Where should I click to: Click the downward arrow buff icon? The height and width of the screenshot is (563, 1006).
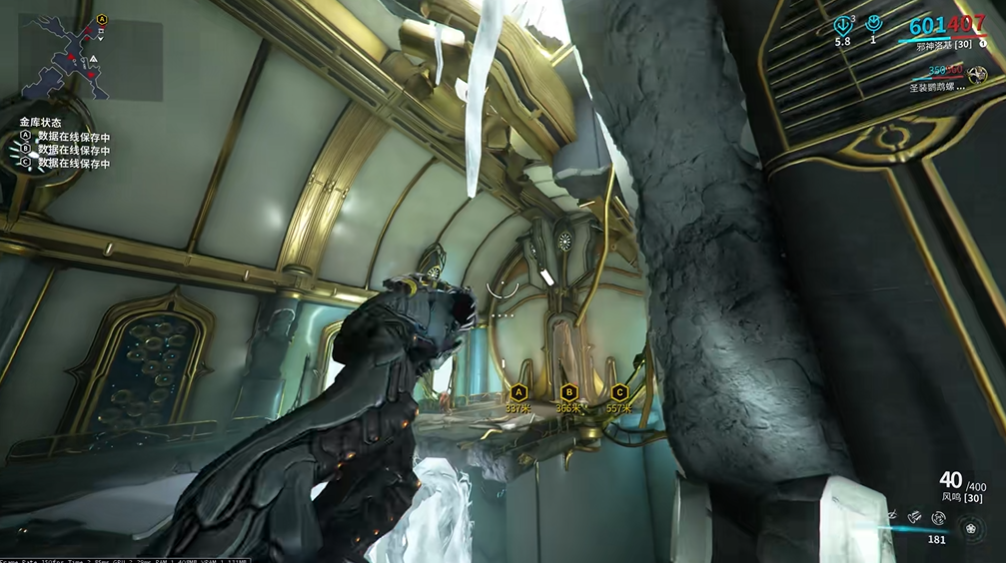[843, 25]
